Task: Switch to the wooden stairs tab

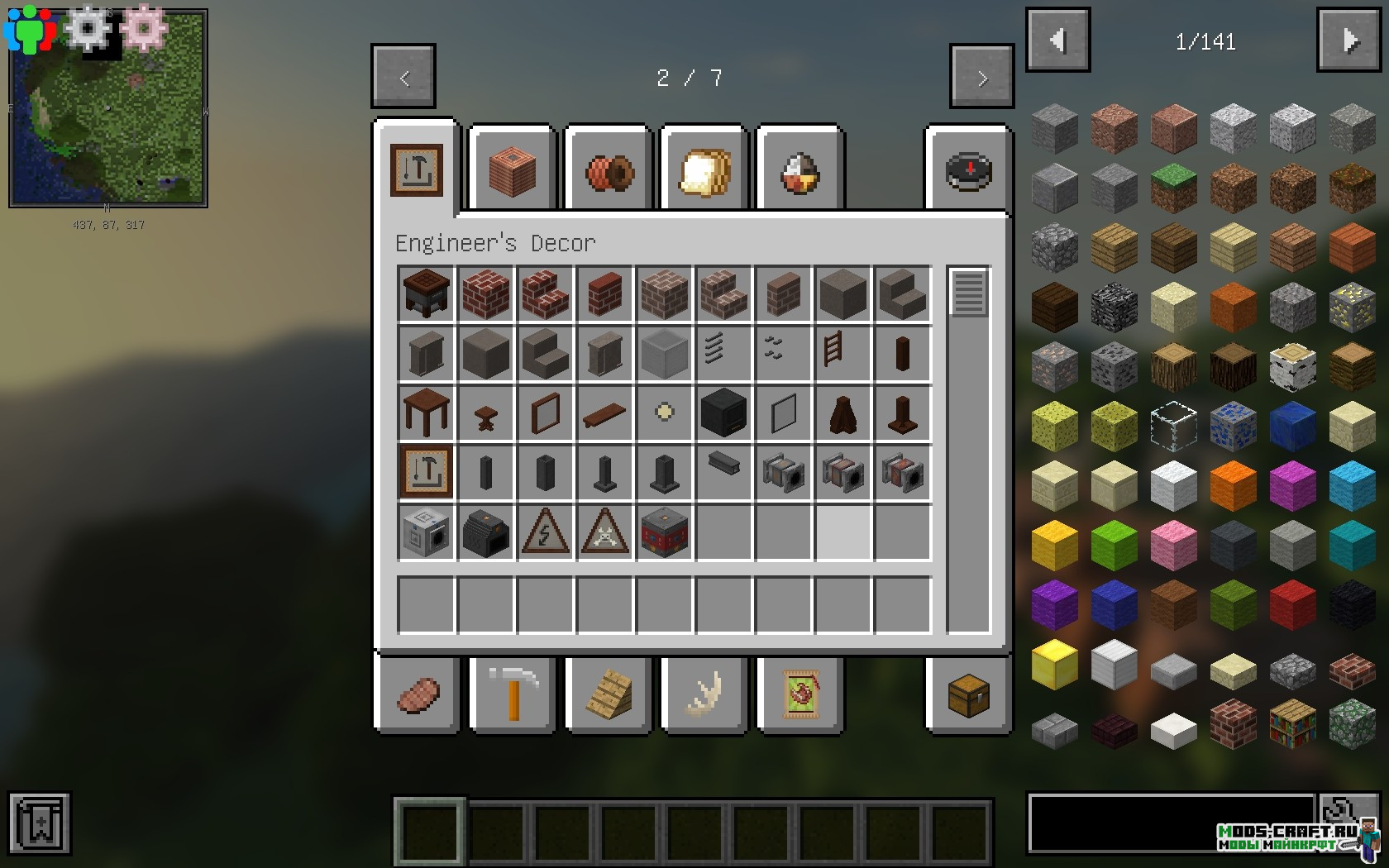Action: (609, 694)
